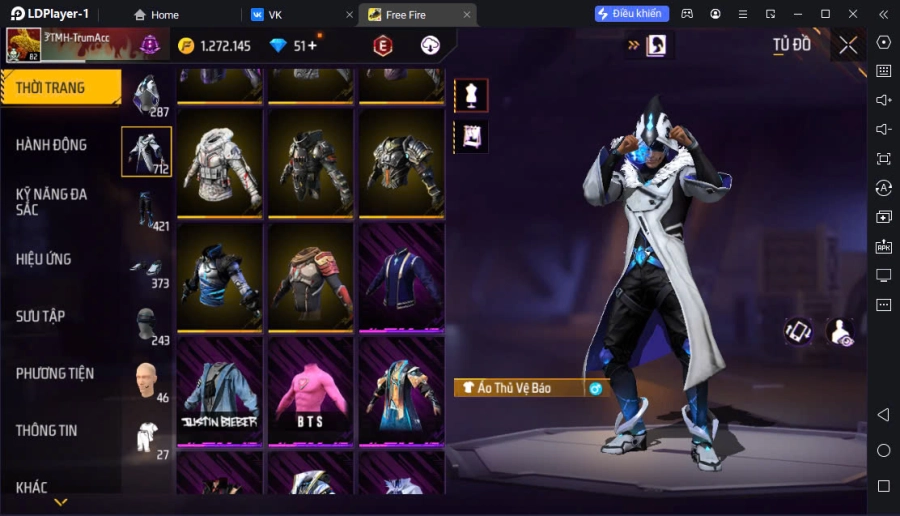Select the jacket subcategory with 712 items
This screenshot has height=516, width=900.
146,152
